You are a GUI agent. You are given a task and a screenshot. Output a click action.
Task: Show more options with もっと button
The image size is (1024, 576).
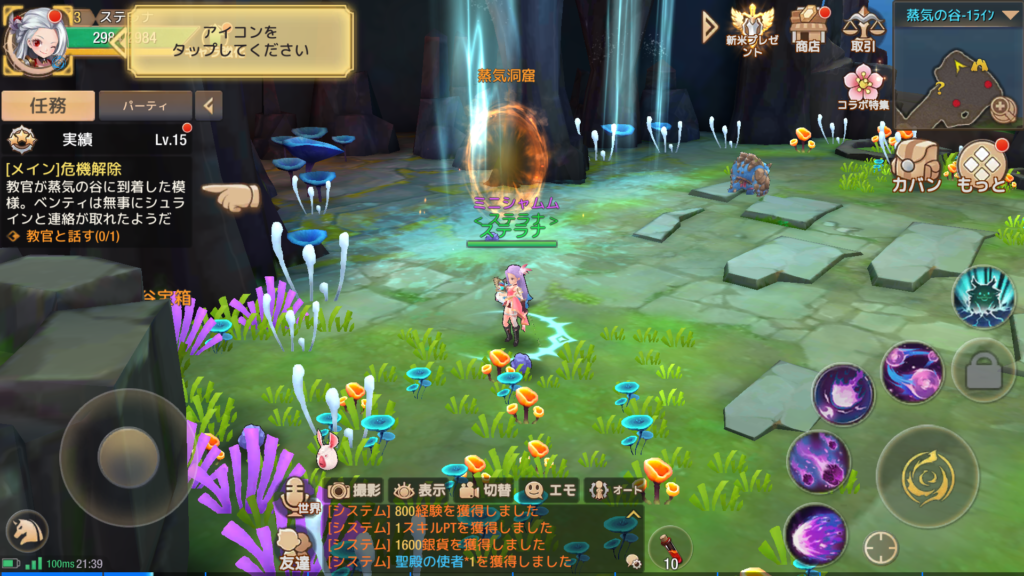click(980, 165)
